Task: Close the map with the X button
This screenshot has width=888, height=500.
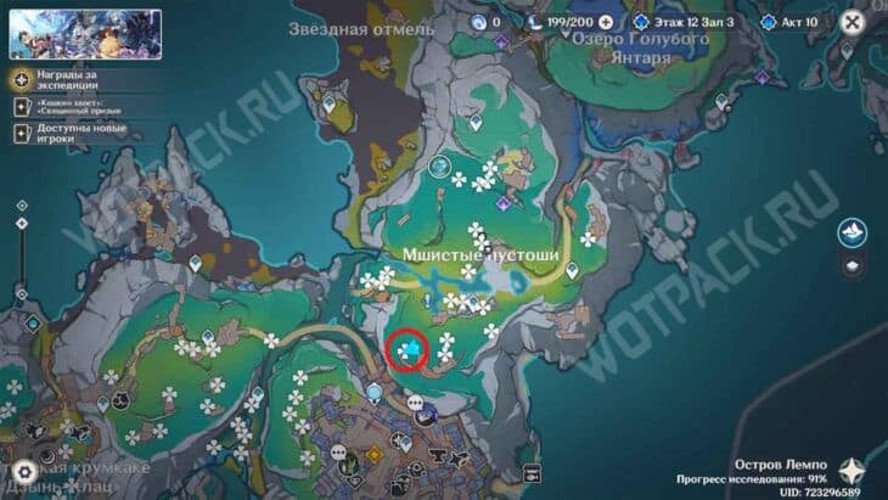Action: [851, 21]
